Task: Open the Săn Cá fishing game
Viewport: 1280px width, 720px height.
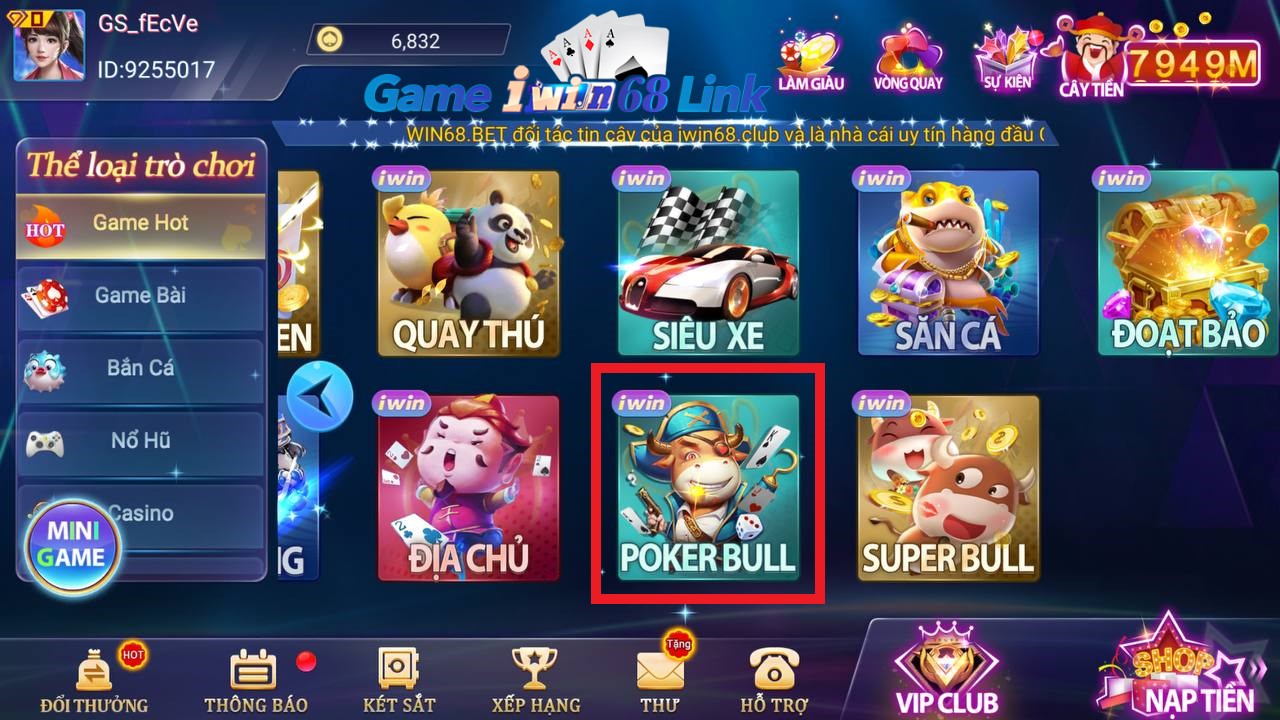Action: pos(947,264)
